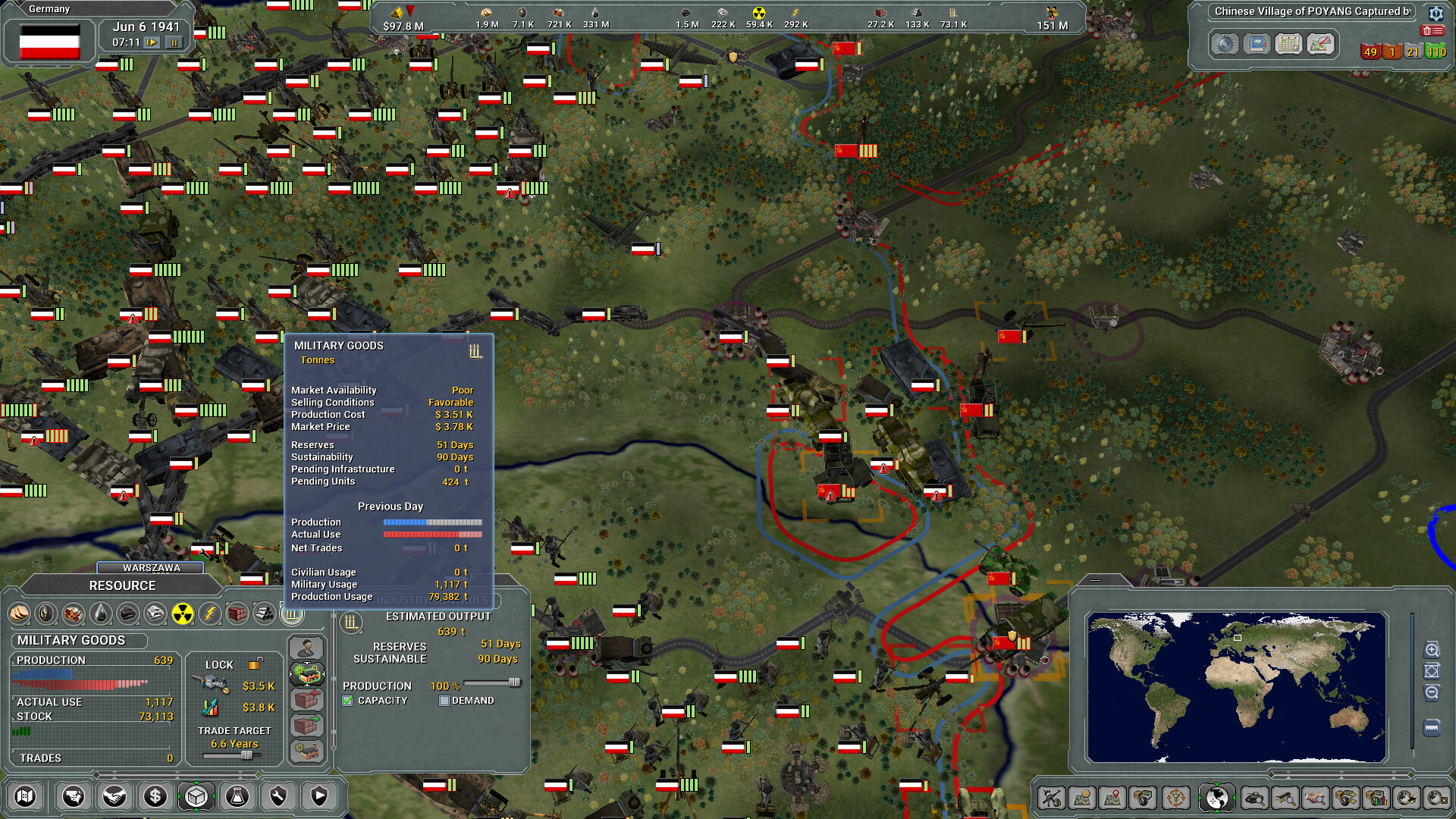Click the military goods ammo resource icon
The width and height of the screenshot is (1456, 819).
(293, 614)
